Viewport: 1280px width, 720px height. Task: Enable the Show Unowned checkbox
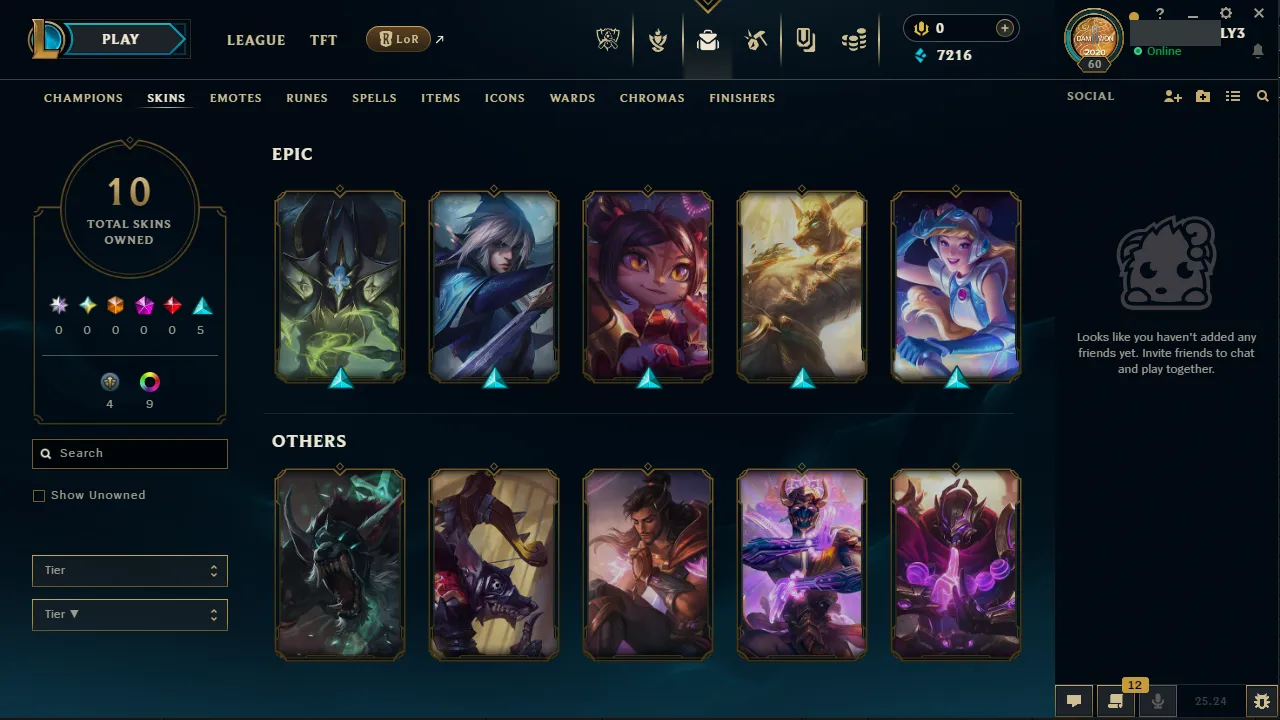click(39, 495)
